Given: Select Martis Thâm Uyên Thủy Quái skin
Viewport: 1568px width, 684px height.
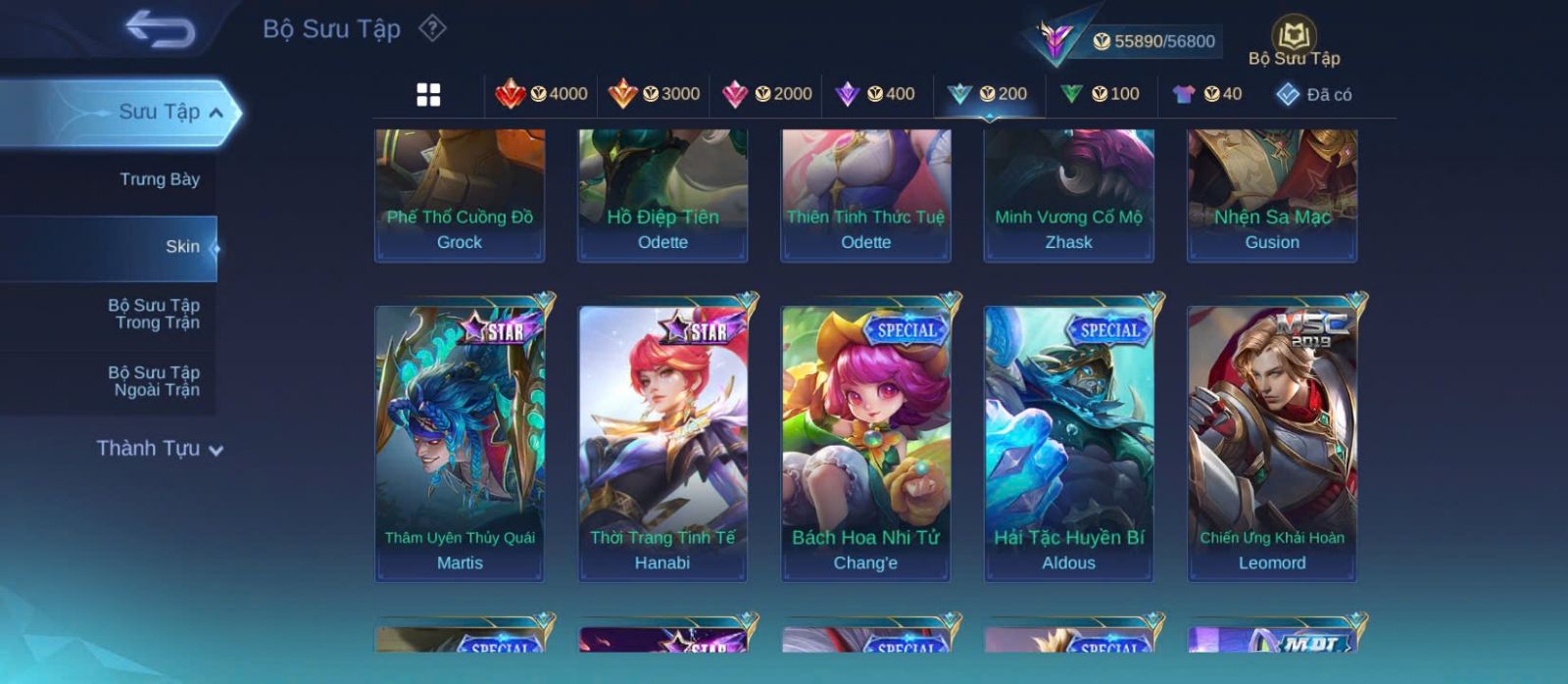Looking at the screenshot, I should coord(460,443).
